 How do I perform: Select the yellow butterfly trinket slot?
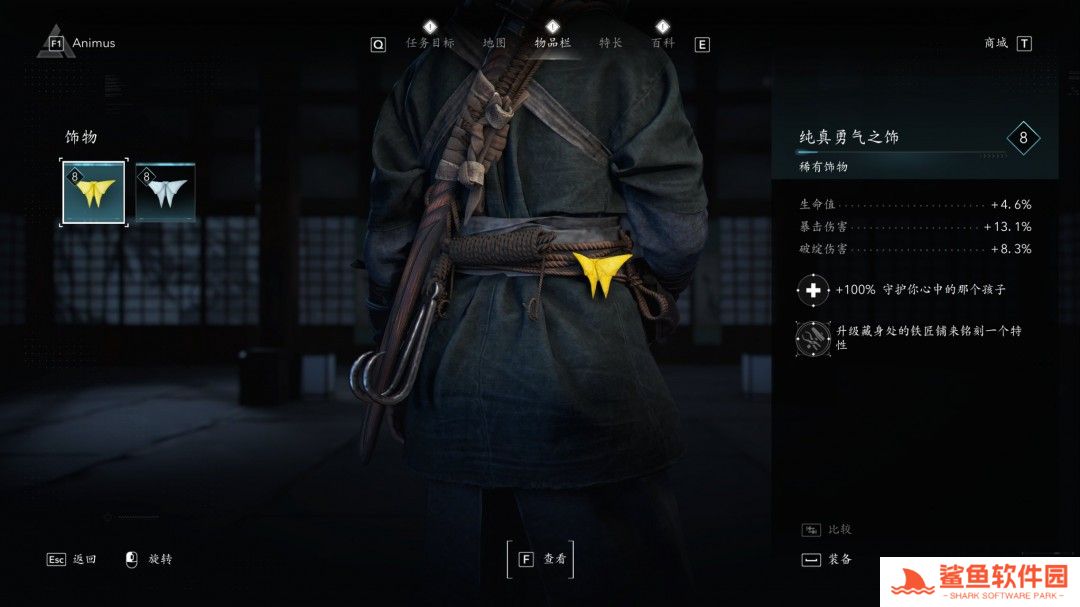[x=94, y=193]
